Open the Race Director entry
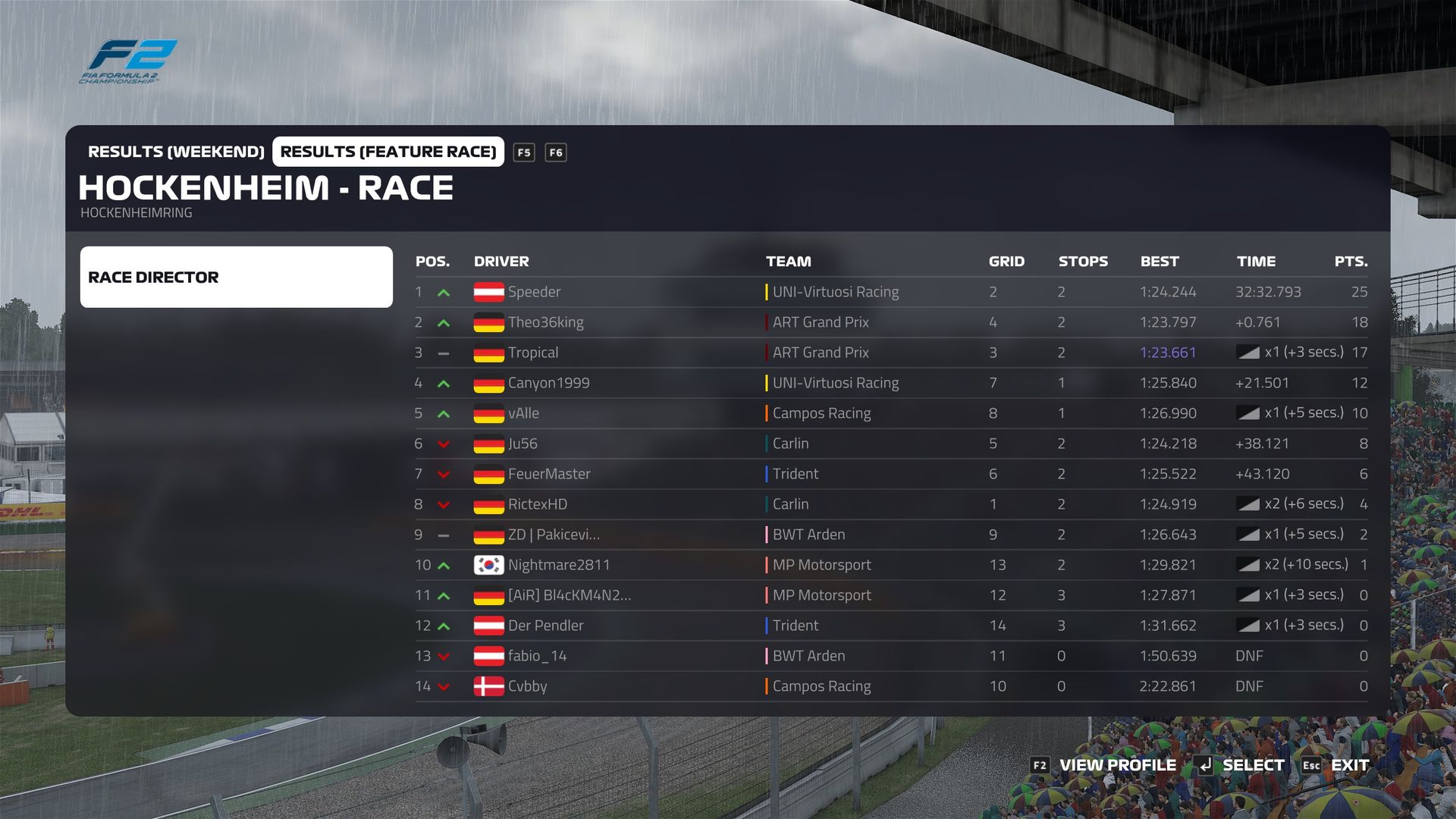The height and width of the screenshot is (819, 1456). [236, 277]
